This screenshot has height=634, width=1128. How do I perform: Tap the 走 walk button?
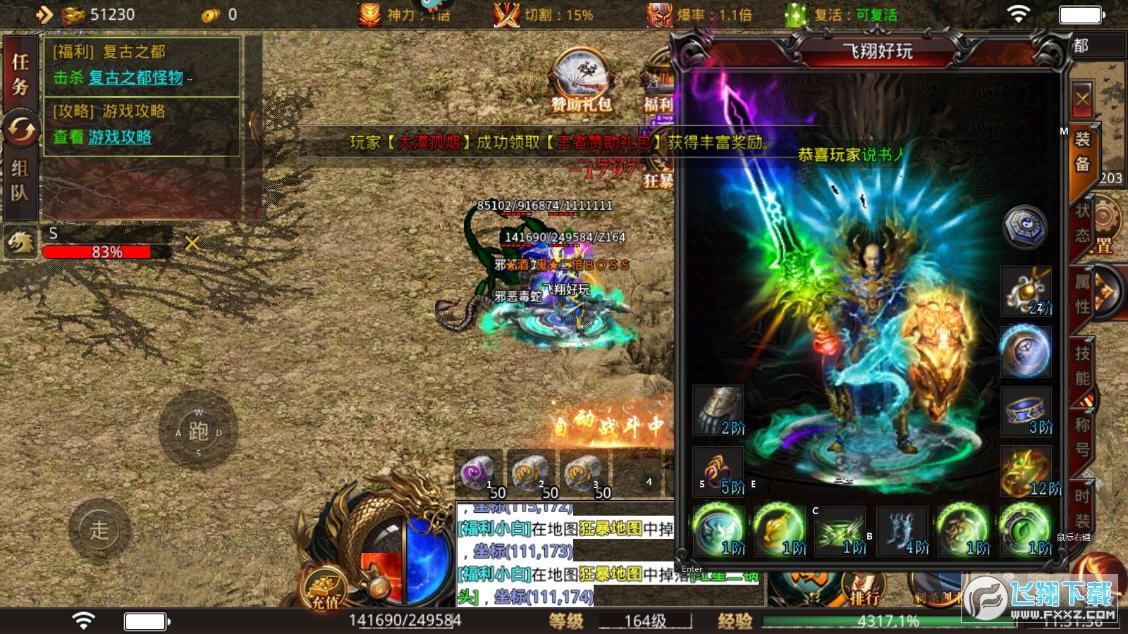point(99,530)
